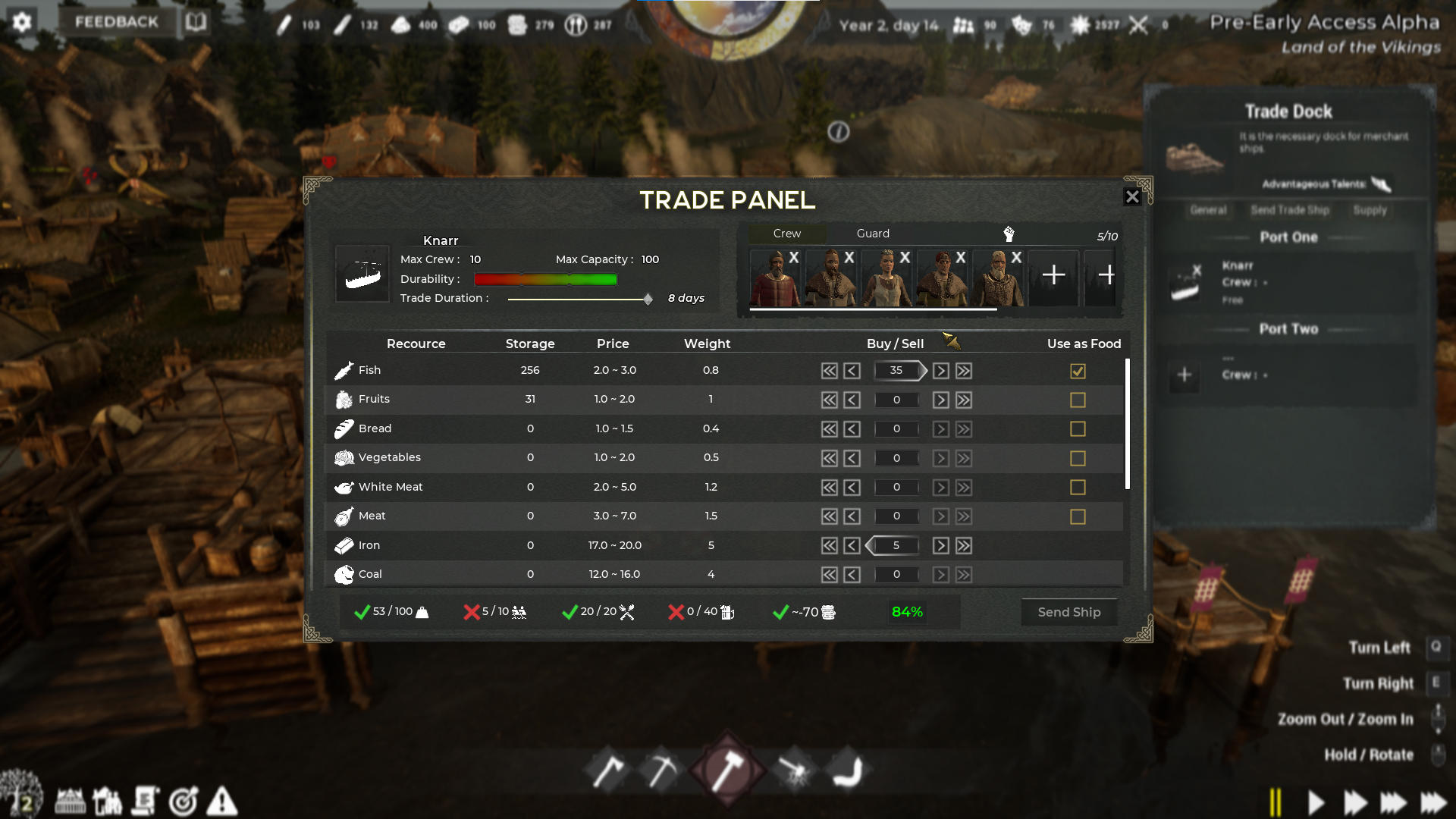Open the warning alerts icon
The image size is (1456, 819).
coord(222,801)
